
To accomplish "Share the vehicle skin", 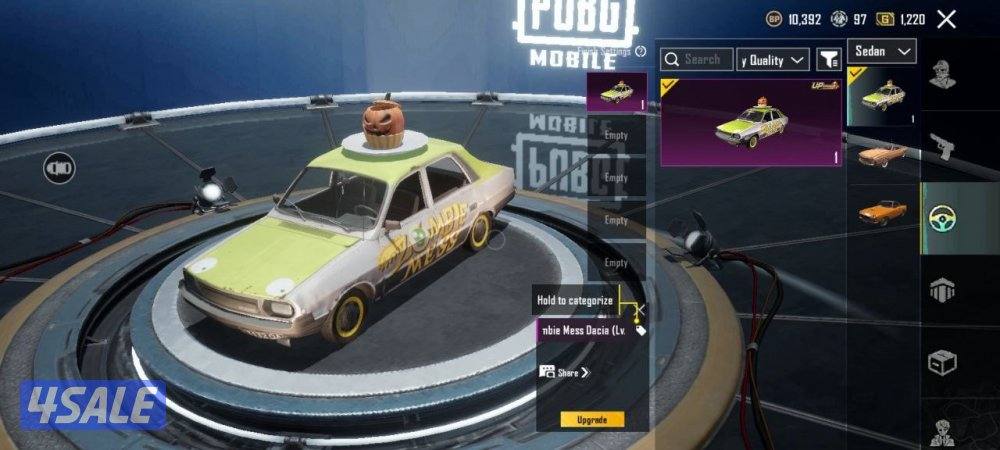I will point(566,372).
